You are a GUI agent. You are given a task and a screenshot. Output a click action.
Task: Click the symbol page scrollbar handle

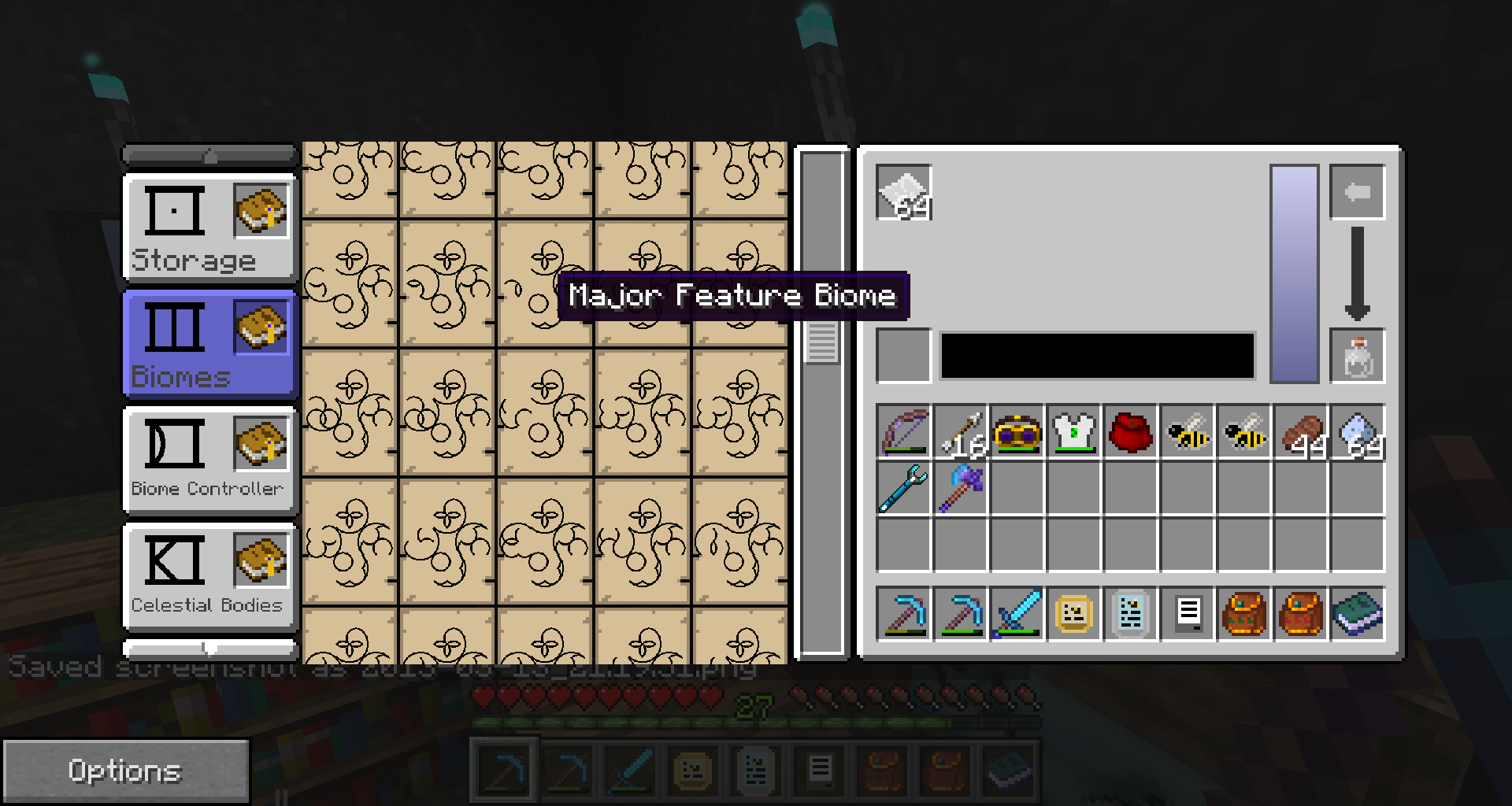click(821, 342)
